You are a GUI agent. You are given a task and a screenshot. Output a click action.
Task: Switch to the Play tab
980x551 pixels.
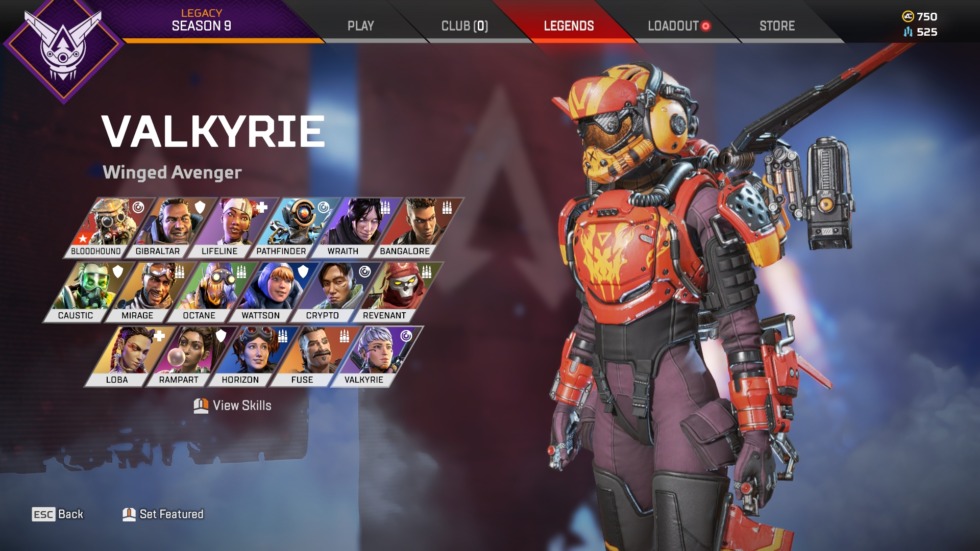point(360,26)
